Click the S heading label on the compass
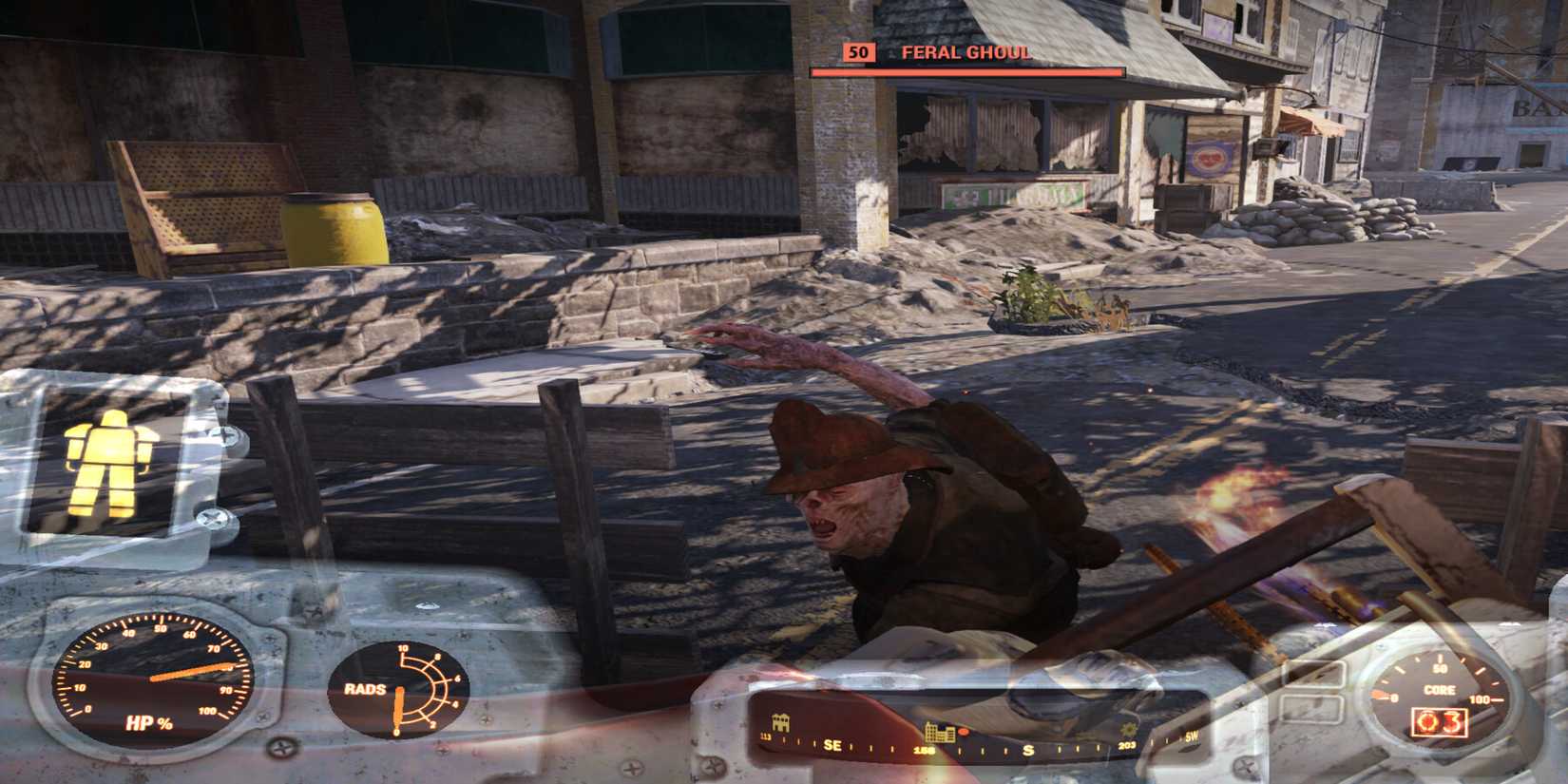The image size is (1568, 784). (1027, 751)
